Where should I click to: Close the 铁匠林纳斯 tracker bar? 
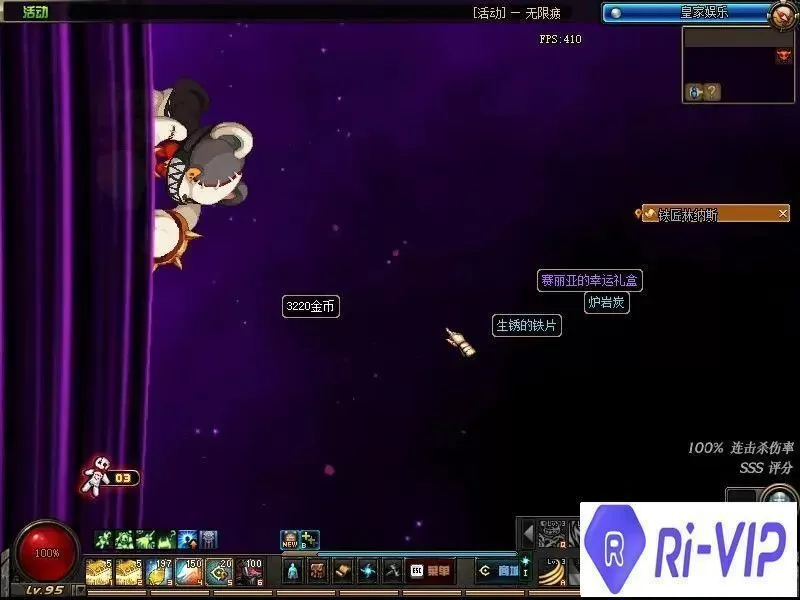coord(783,213)
